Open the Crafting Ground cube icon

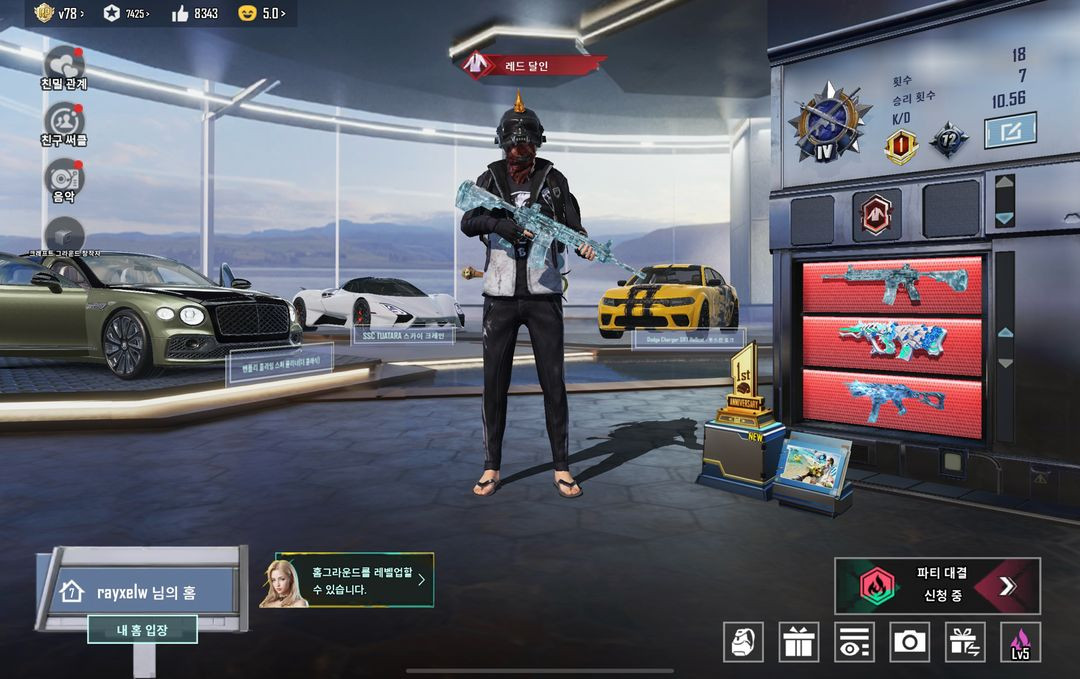(x=64, y=234)
